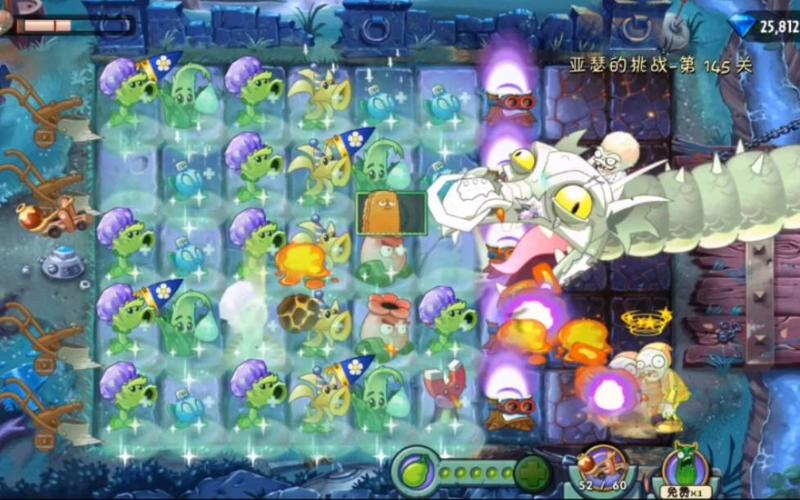Select the highlighted orange plant tile
Image resolution: width=800 pixels, height=500 pixels.
point(378,212)
